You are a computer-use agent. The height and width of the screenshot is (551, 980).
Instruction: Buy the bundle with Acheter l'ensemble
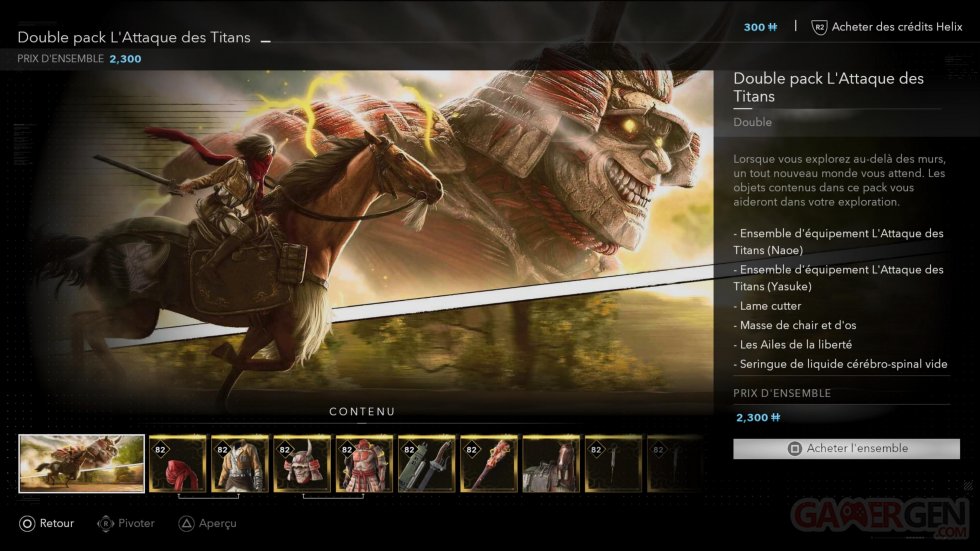click(846, 449)
